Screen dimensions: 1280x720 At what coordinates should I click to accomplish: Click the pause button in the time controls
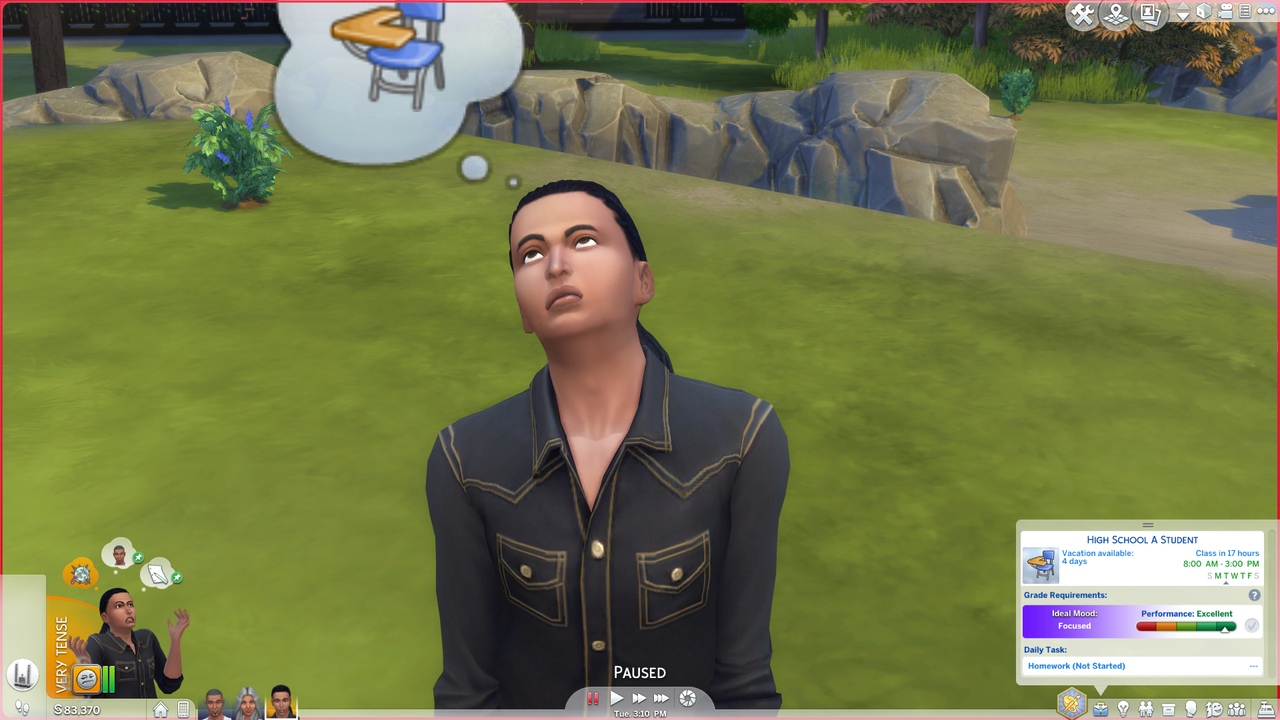(x=592, y=699)
